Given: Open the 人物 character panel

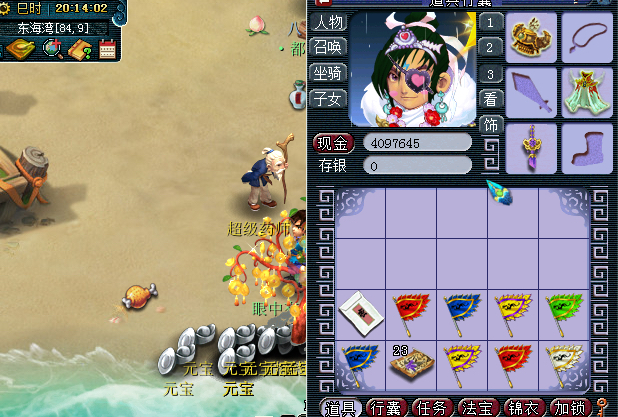Looking at the screenshot, I should 328,22.
